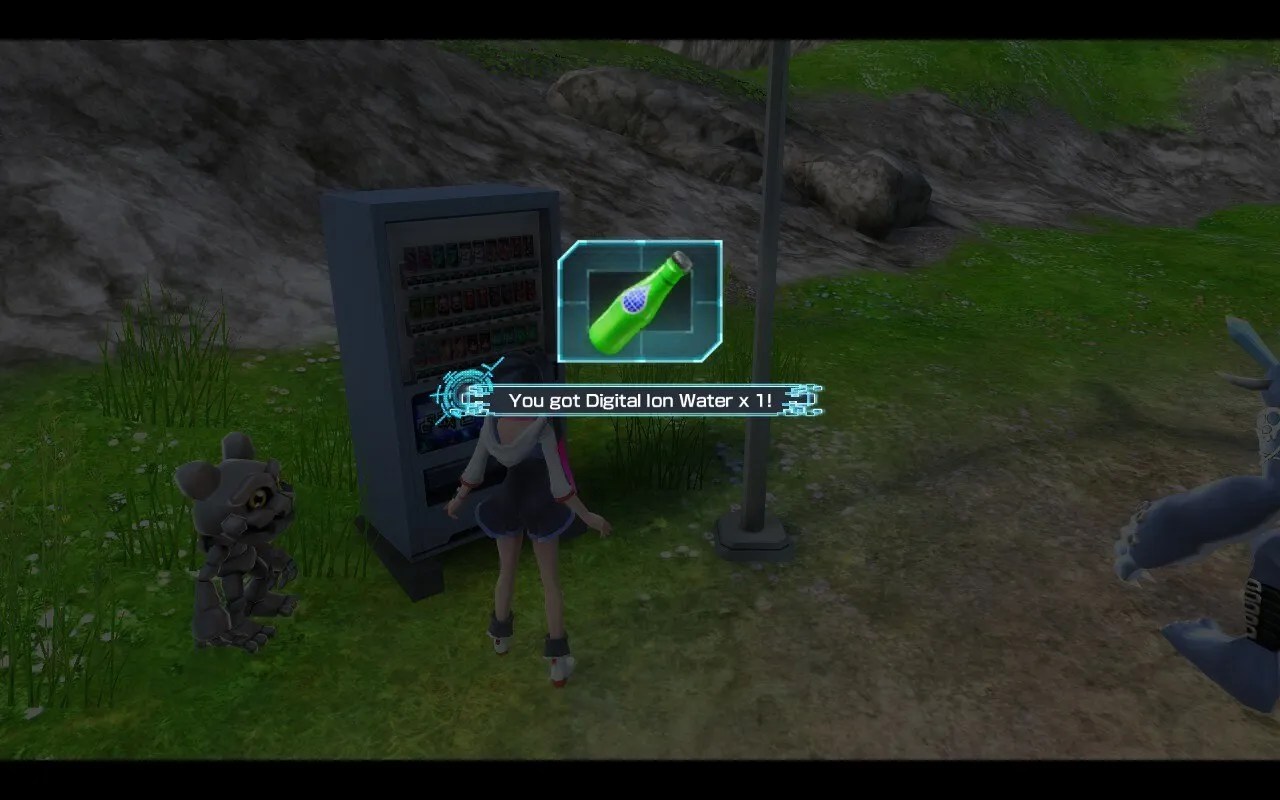Dismiss the 'You got Digital Ion Water x 1!' notification
Image resolution: width=1280 pixels, height=800 pixels.
[640, 398]
